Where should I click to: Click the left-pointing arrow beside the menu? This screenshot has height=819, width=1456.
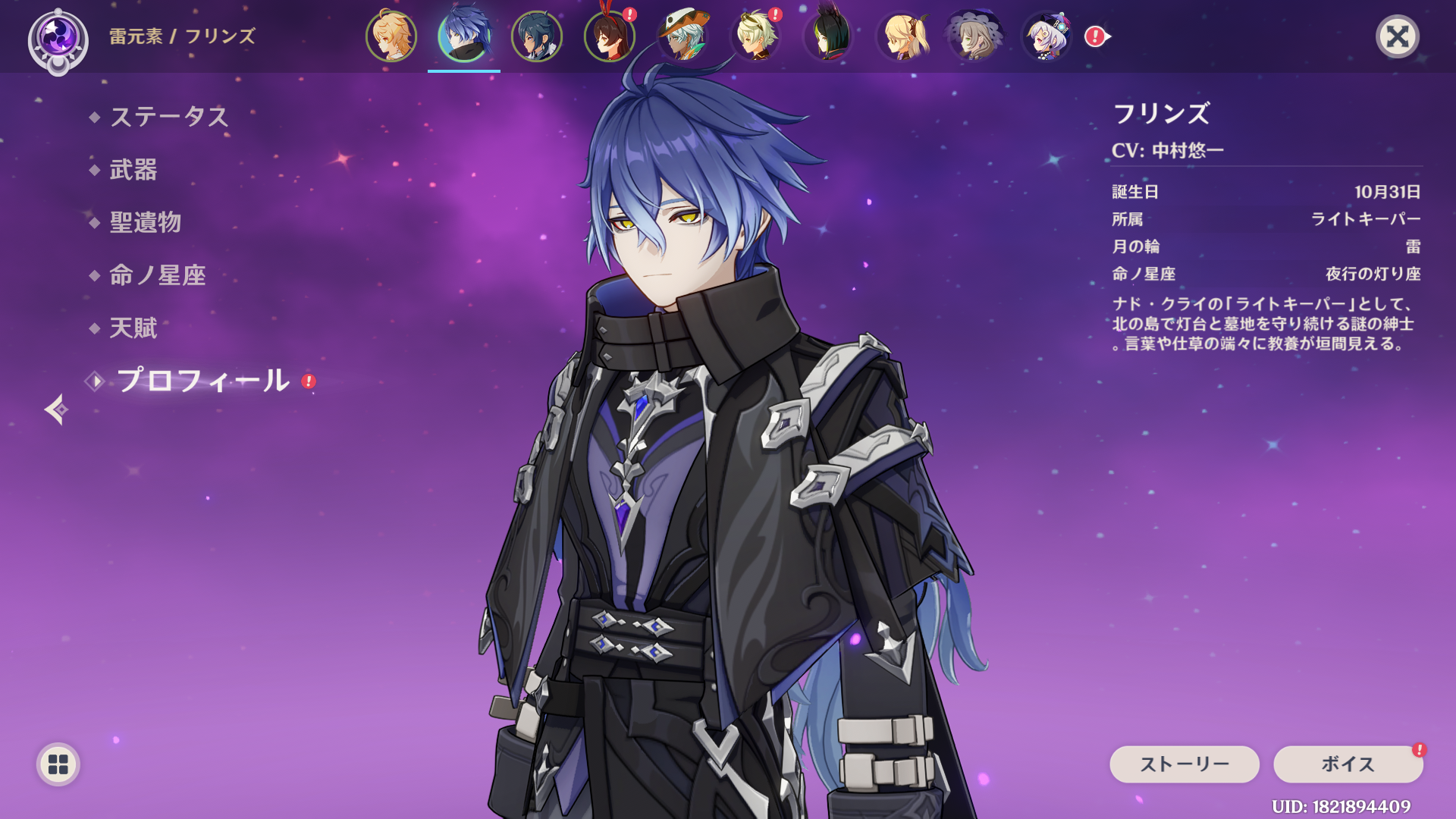[56, 409]
